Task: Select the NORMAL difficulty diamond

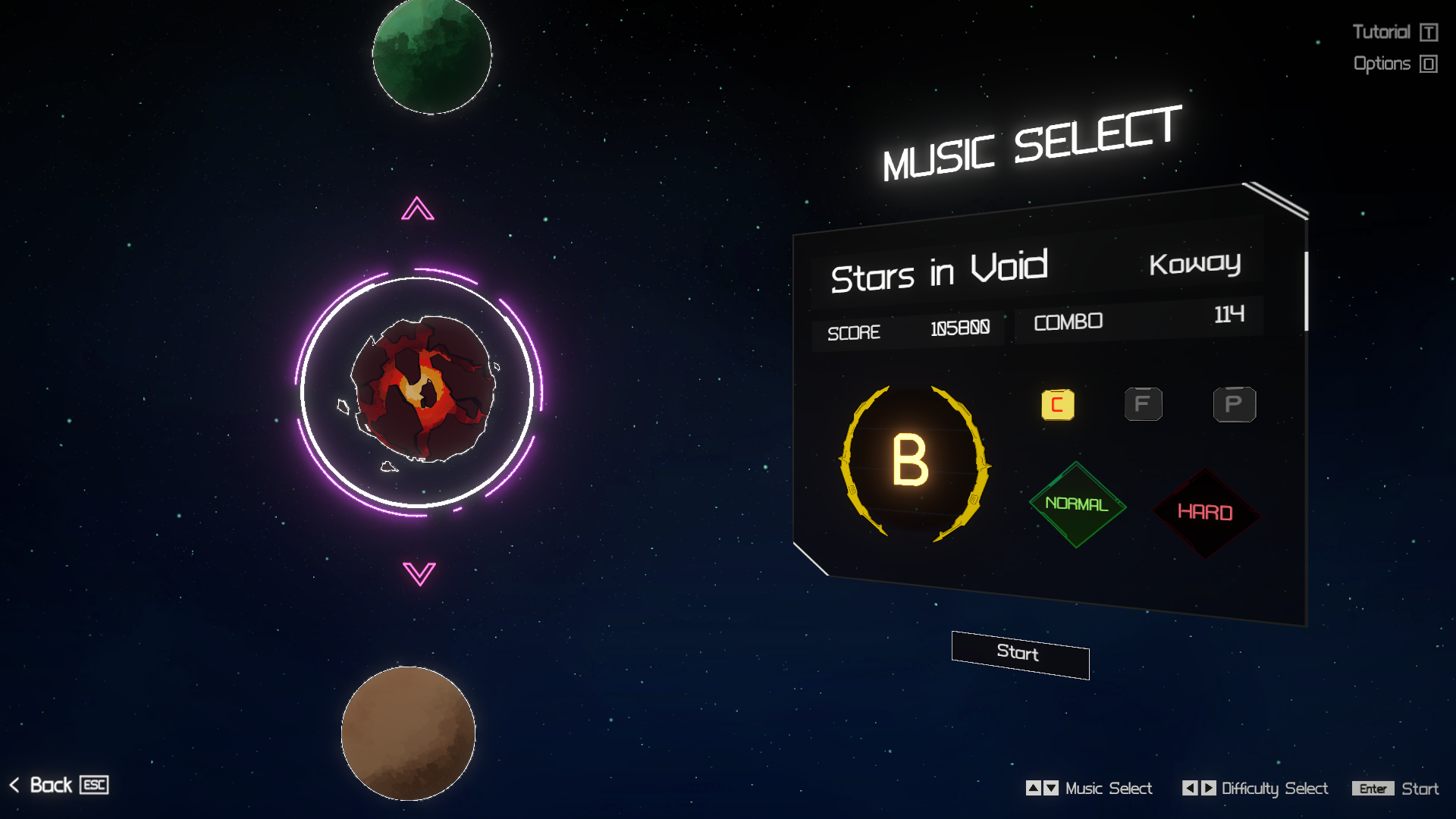Action: pos(1077,504)
